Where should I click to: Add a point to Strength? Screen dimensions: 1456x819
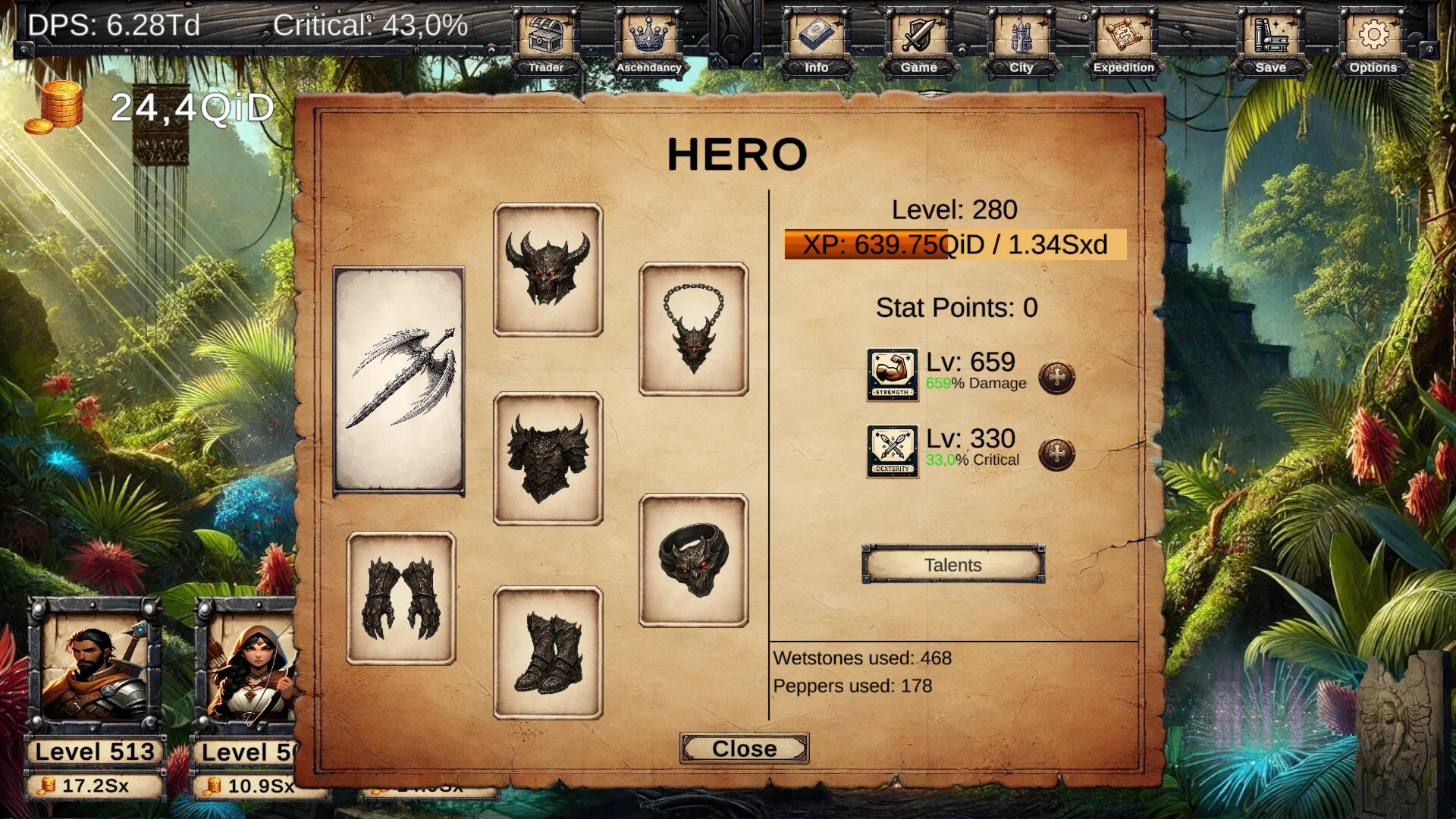coord(1056,377)
